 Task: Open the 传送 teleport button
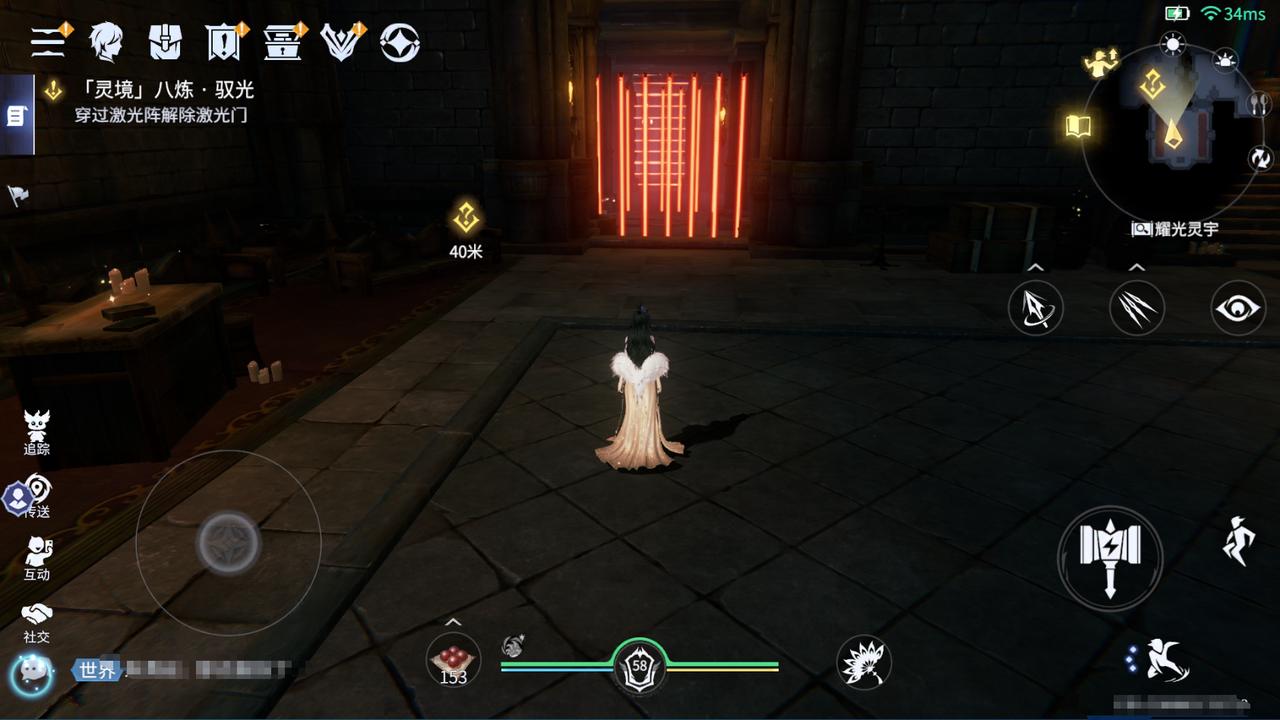(x=38, y=496)
